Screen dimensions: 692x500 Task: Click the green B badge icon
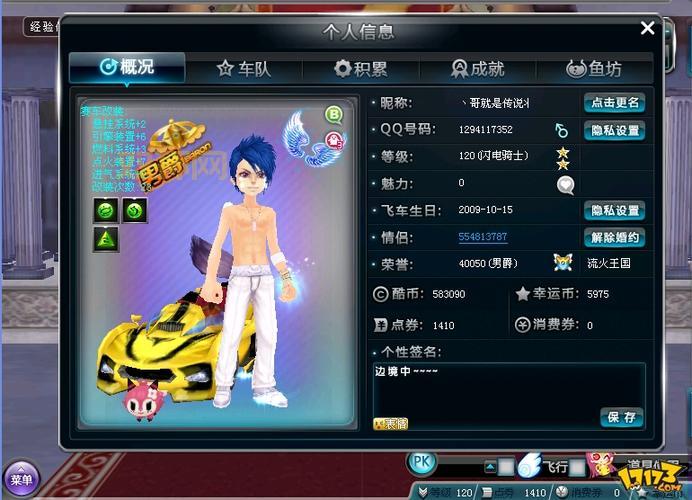334,115
